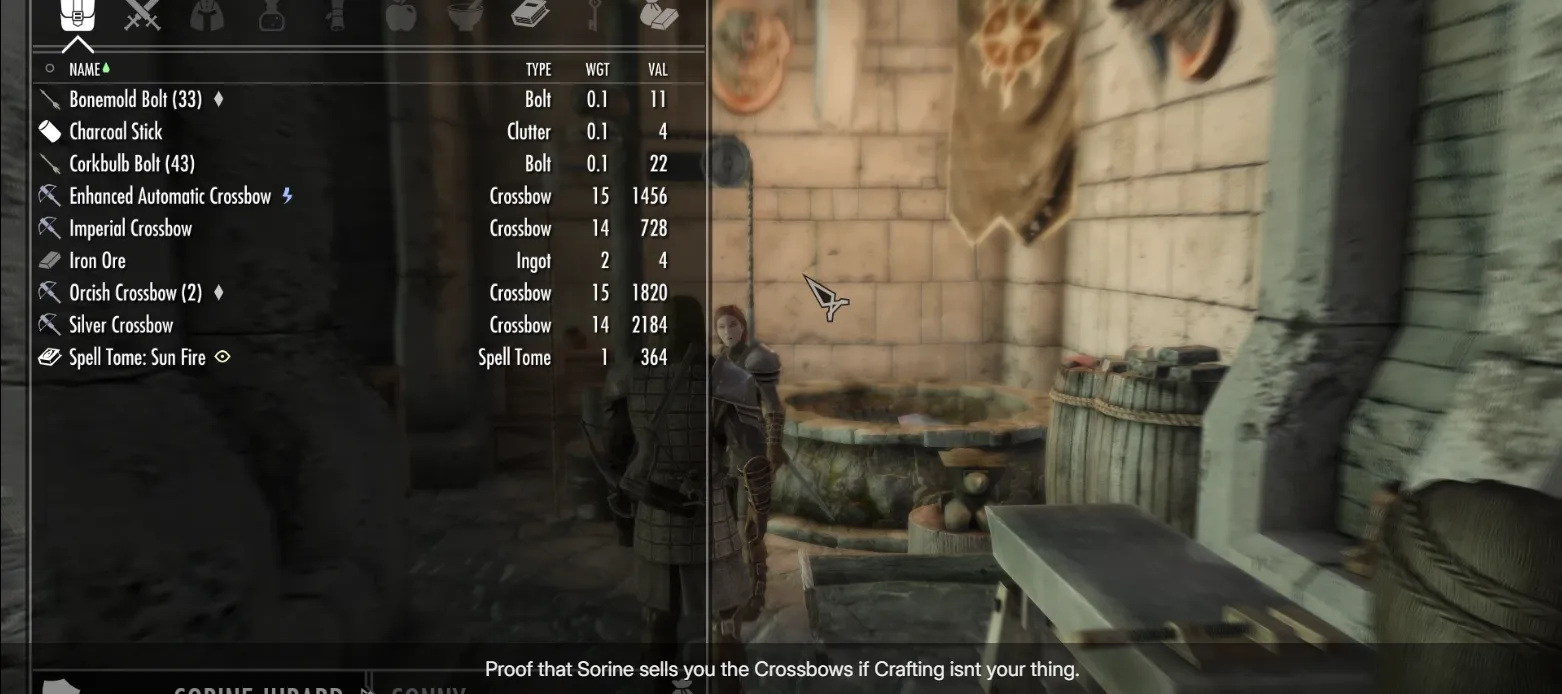Image resolution: width=1562 pixels, height=694 pixels.
Task: Sort items by the TYPE column
Action: [x=538, y=69]
